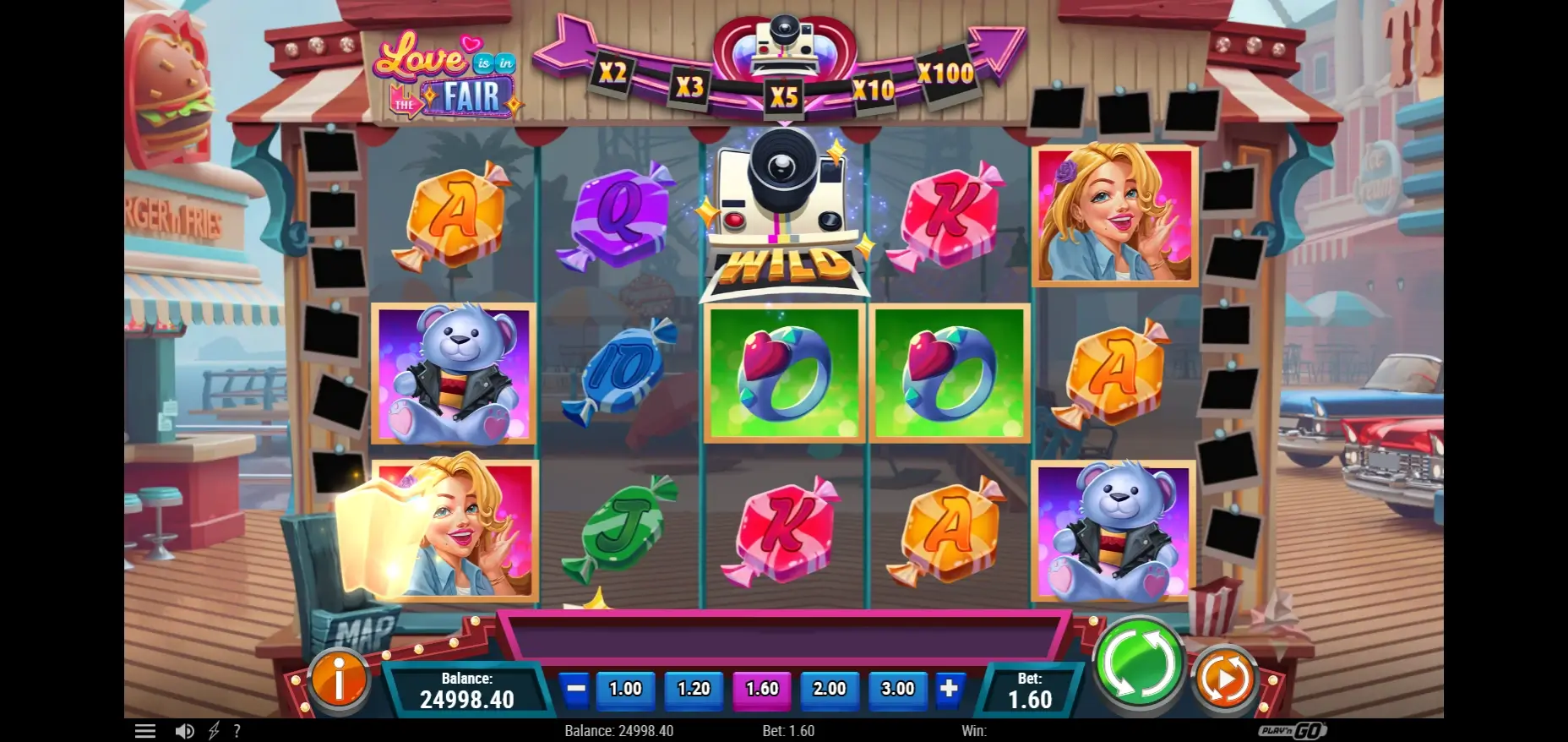Open help via the question mark icon
The width and height of the screenshot is (1568, 742).
tap(237, 730)
